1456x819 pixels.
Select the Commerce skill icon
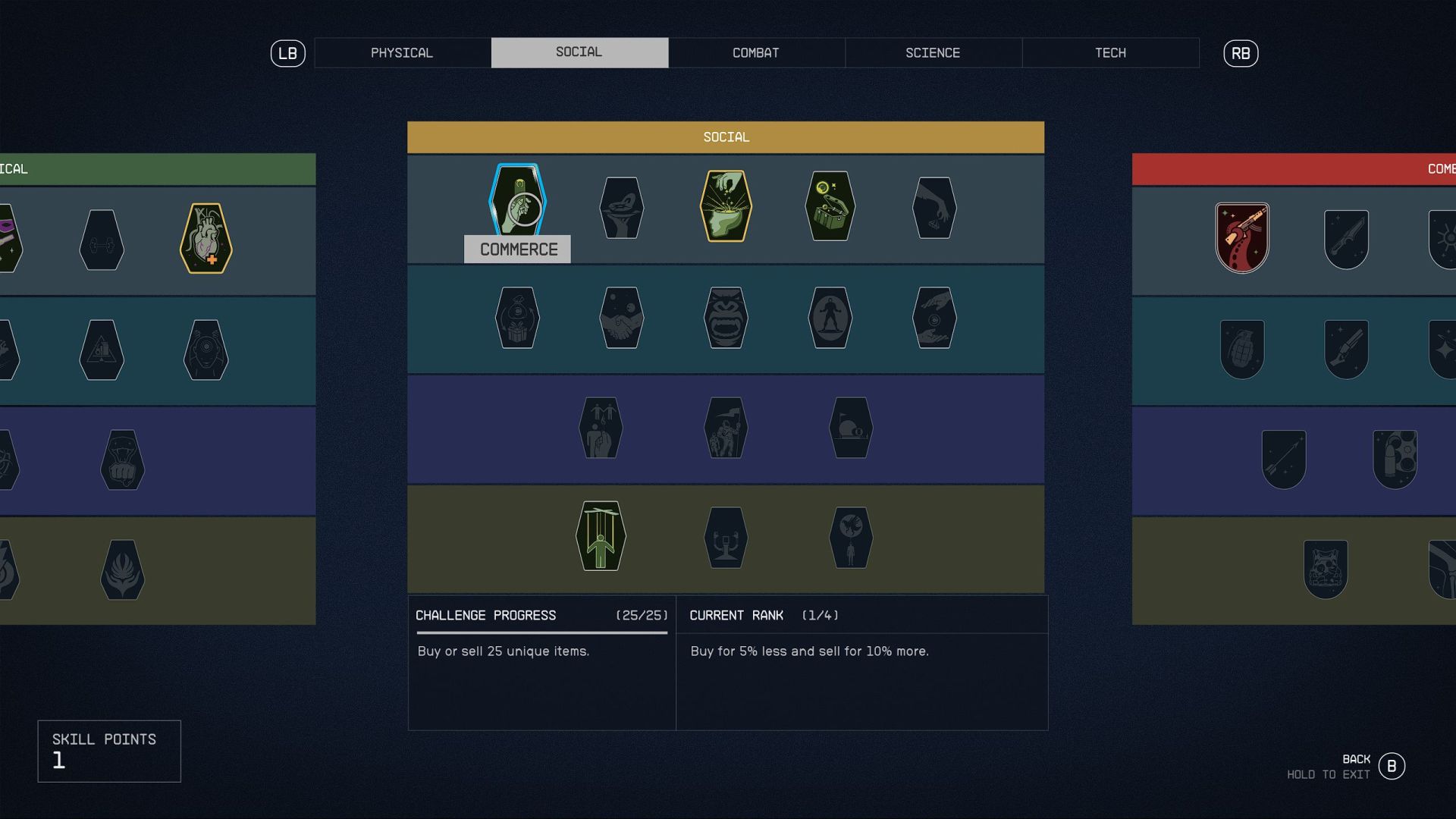pos(518,203)
